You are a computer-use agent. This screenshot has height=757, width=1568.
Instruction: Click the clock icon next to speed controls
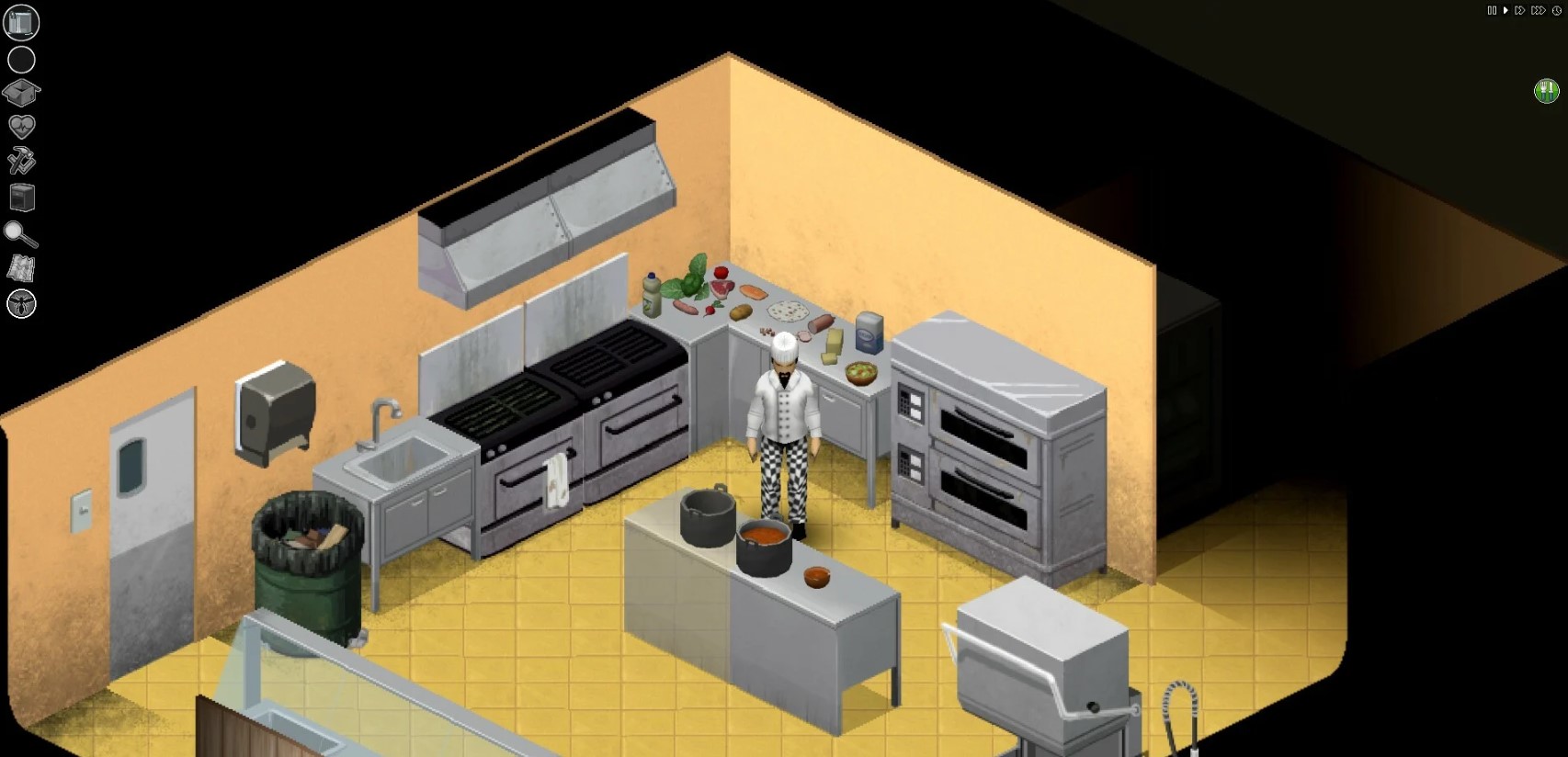(x=1556, y=11)
